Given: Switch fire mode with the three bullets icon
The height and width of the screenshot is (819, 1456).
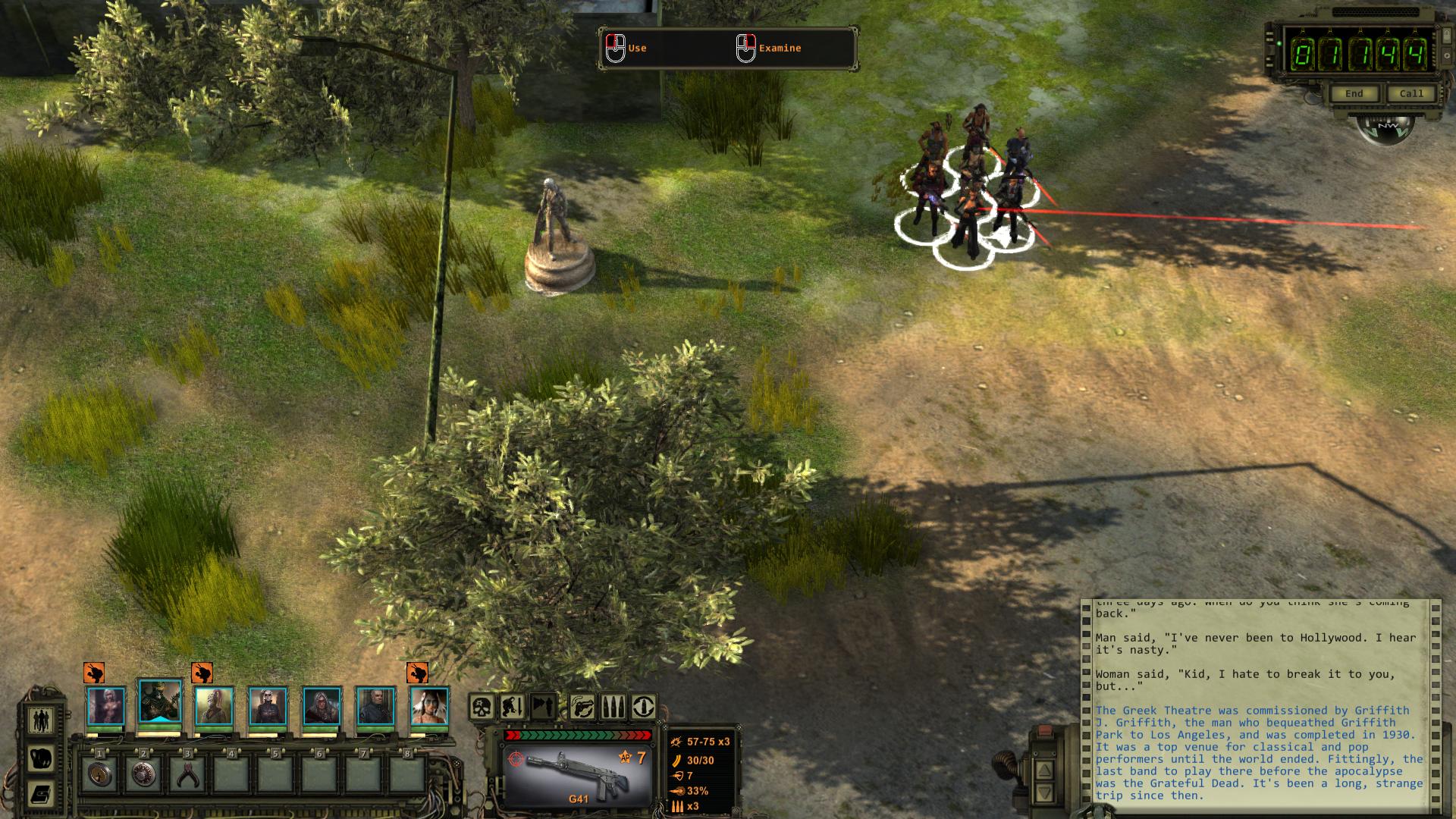Looking at the screenshot, I should click(613, 708).
